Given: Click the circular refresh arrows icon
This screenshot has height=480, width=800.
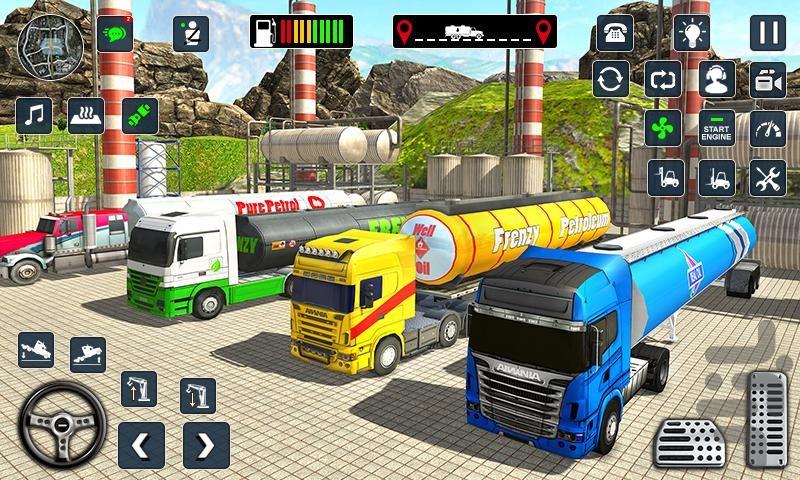Looking at the screenshot, I should [x=611, y=79].
